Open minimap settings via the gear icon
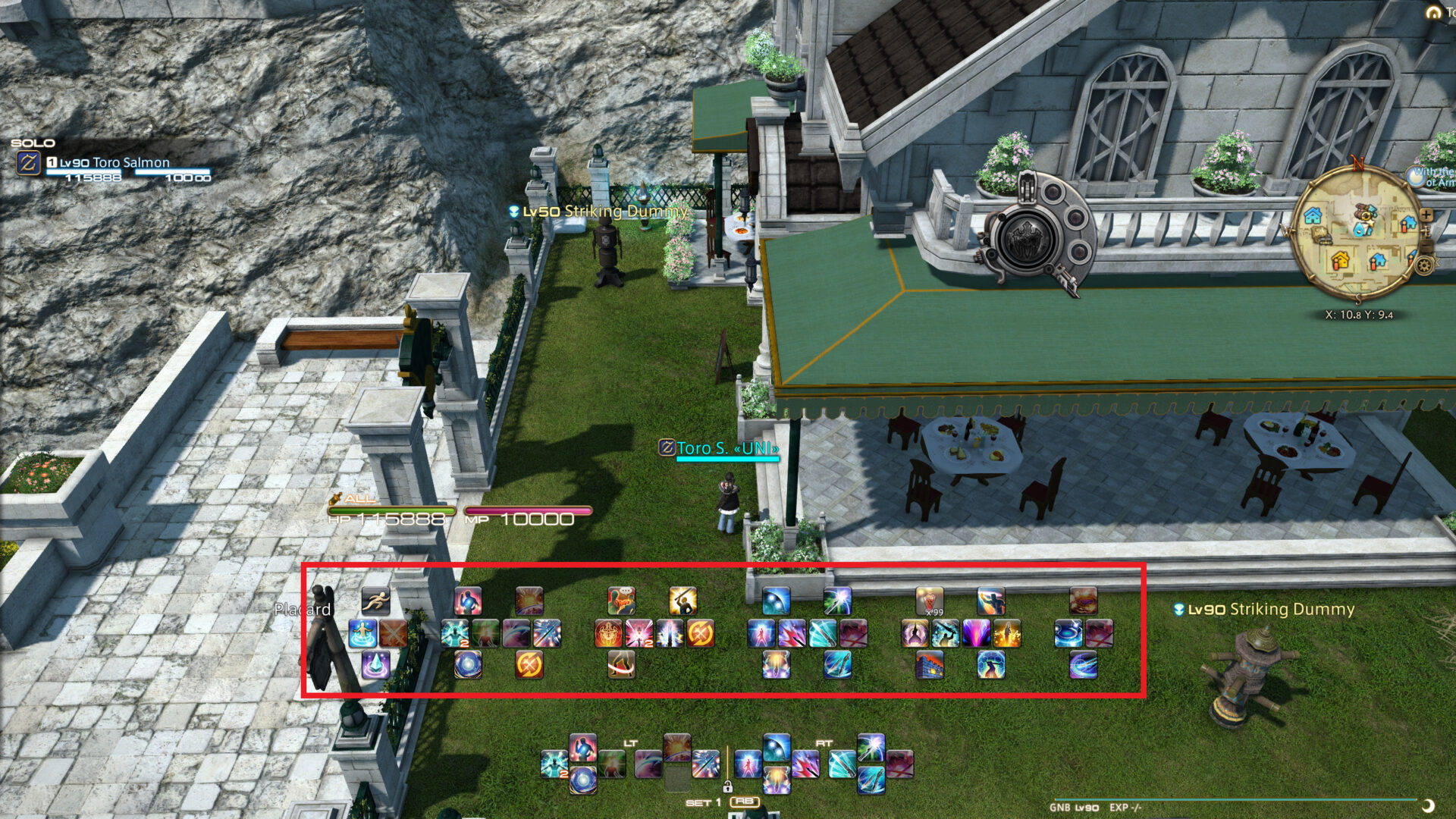 1424,265
